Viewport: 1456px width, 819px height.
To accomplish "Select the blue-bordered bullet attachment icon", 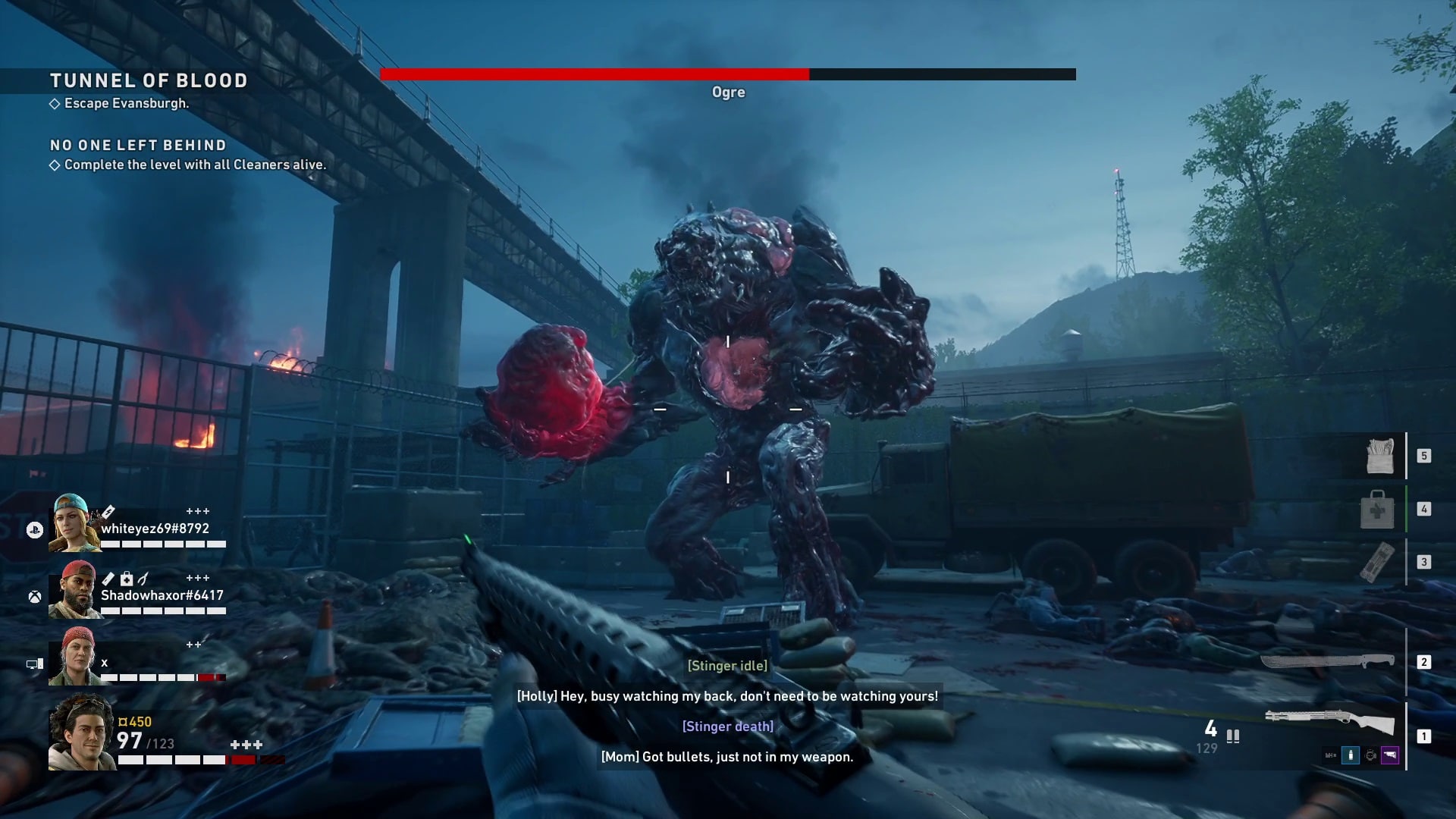I will 1351,755.
